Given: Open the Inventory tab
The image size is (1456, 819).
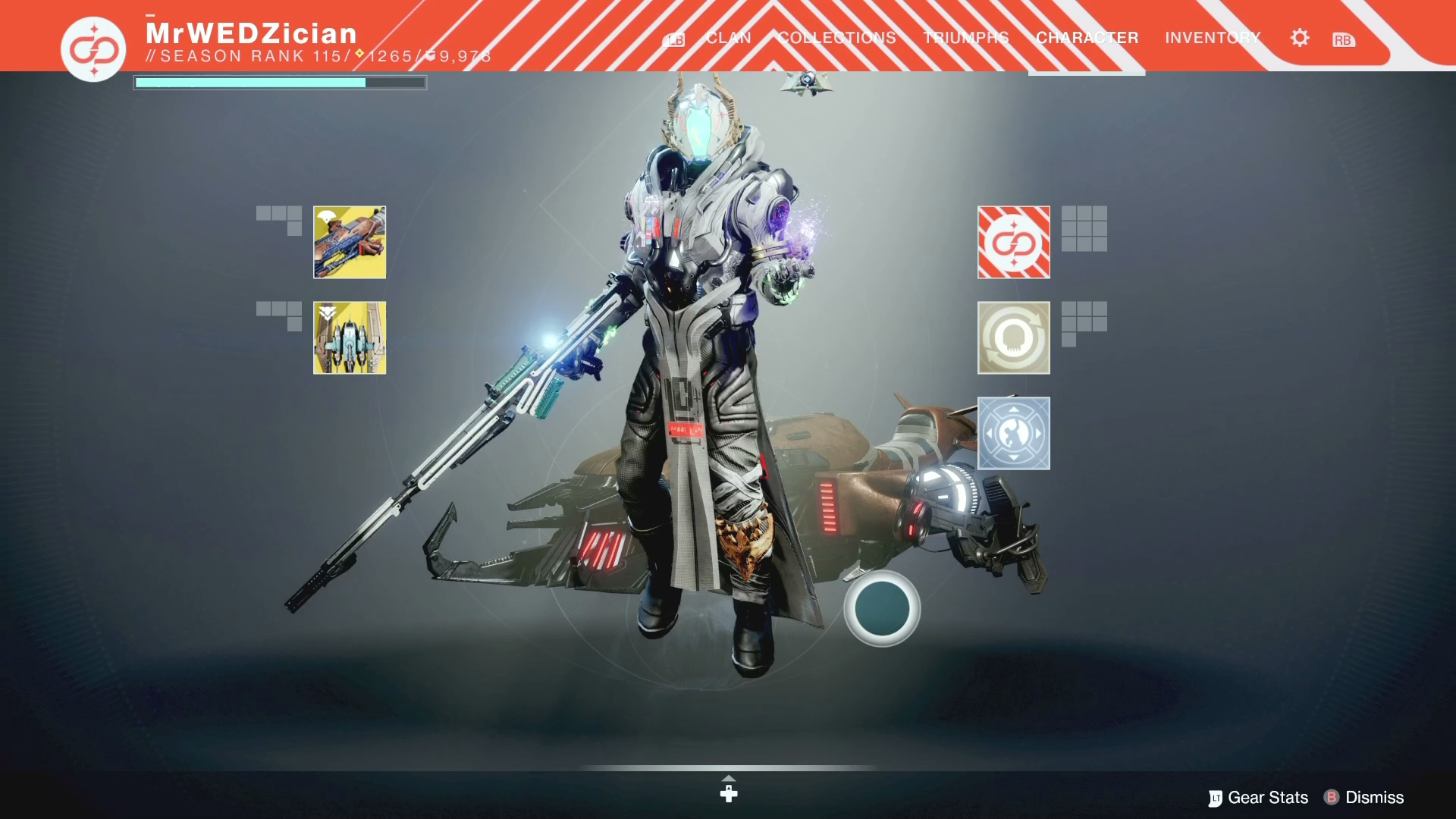Looking at the screenshot, I should click(1212, 38).
